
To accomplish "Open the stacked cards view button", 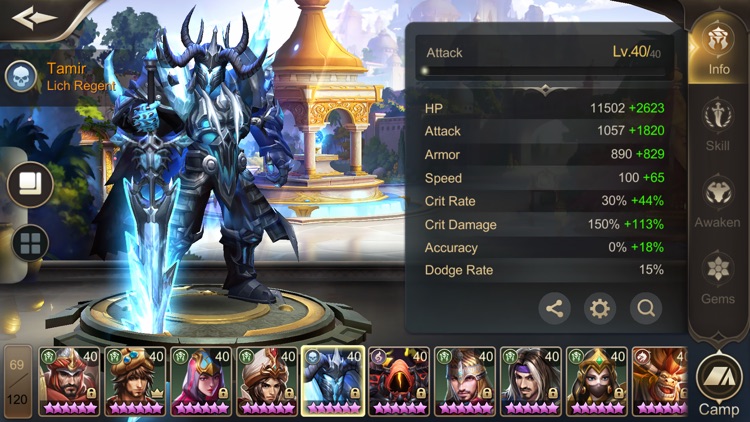I will (30, 183).
